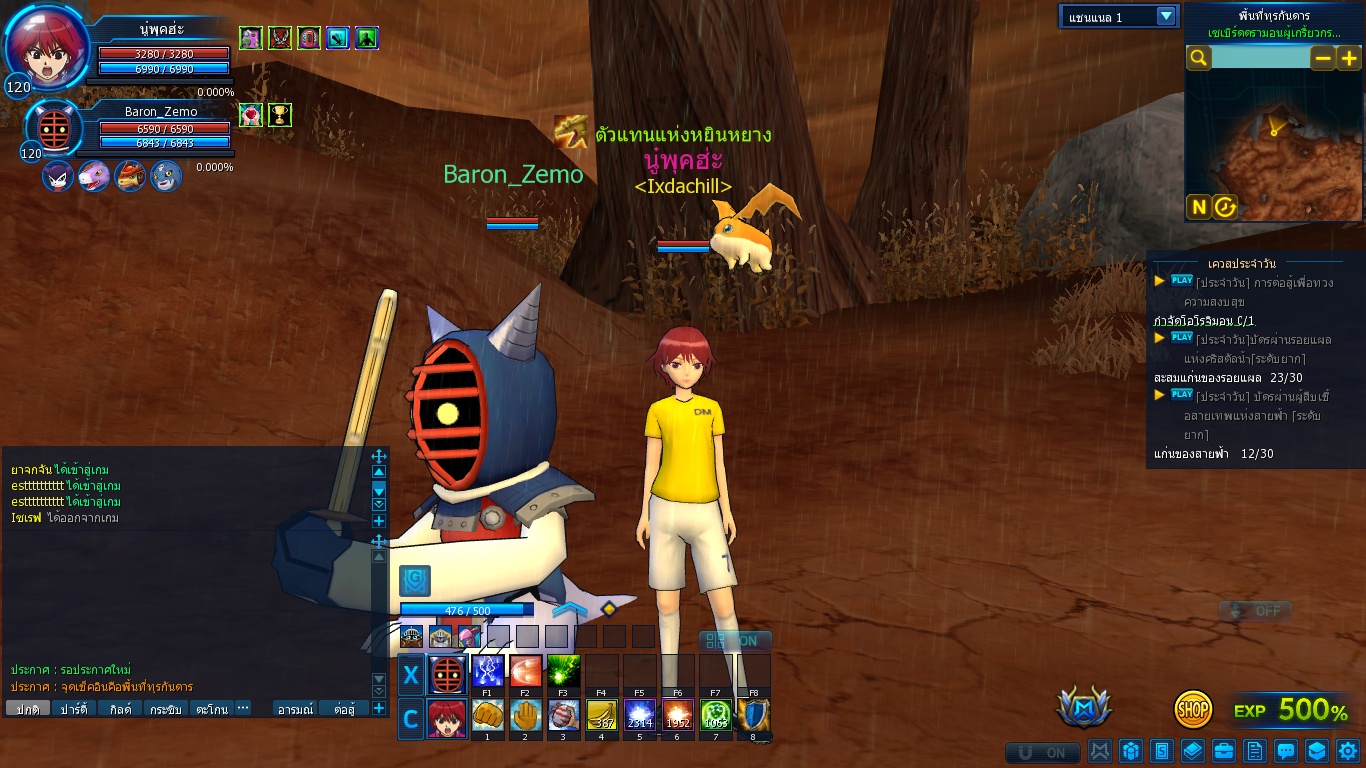Click the minimap magnifying glass search button
Image resolution: width=1366 pixels, height=768 pixels.
pyautogui.click(x=1198, y=58)
